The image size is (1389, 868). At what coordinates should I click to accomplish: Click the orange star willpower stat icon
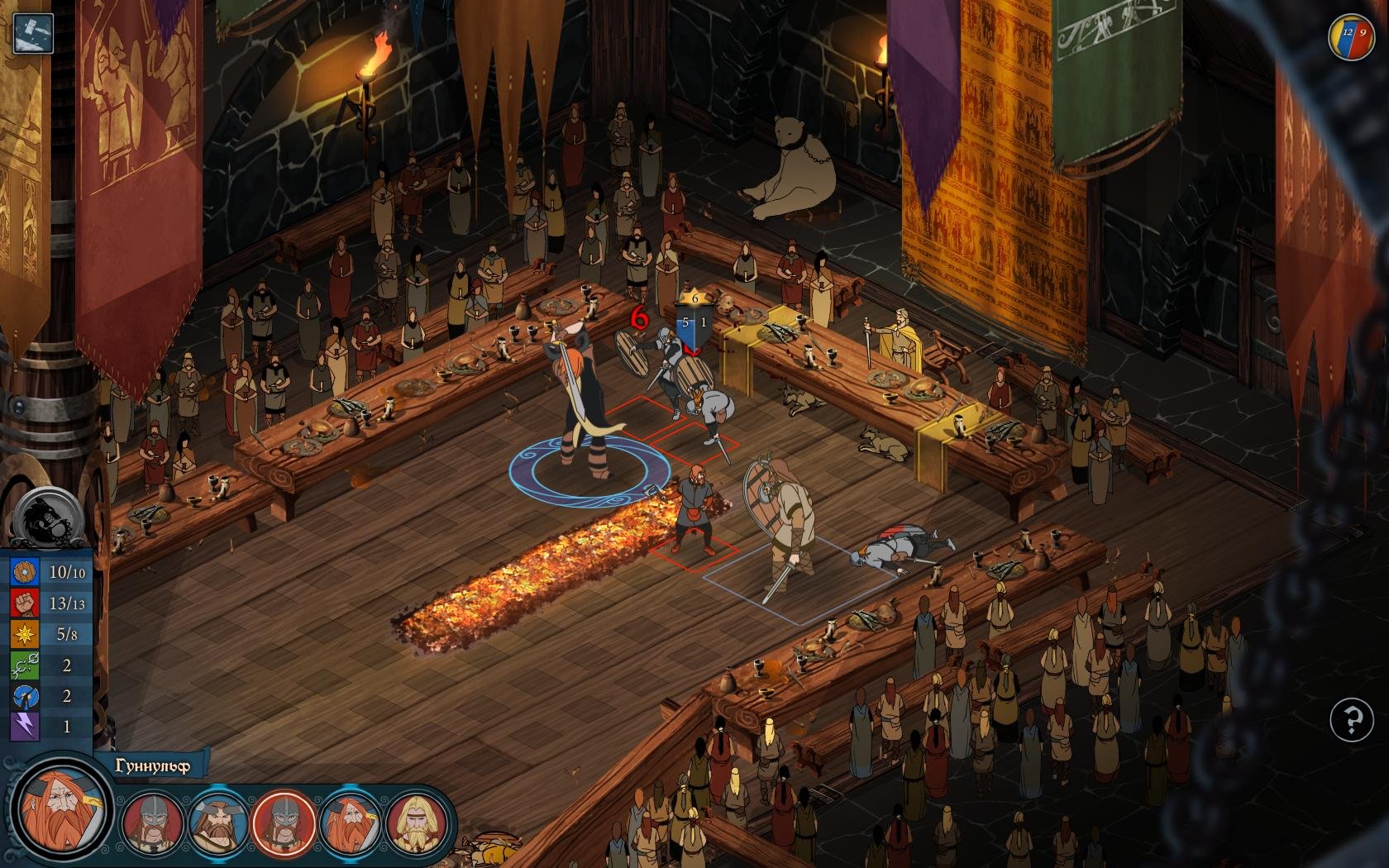(23, 634)
